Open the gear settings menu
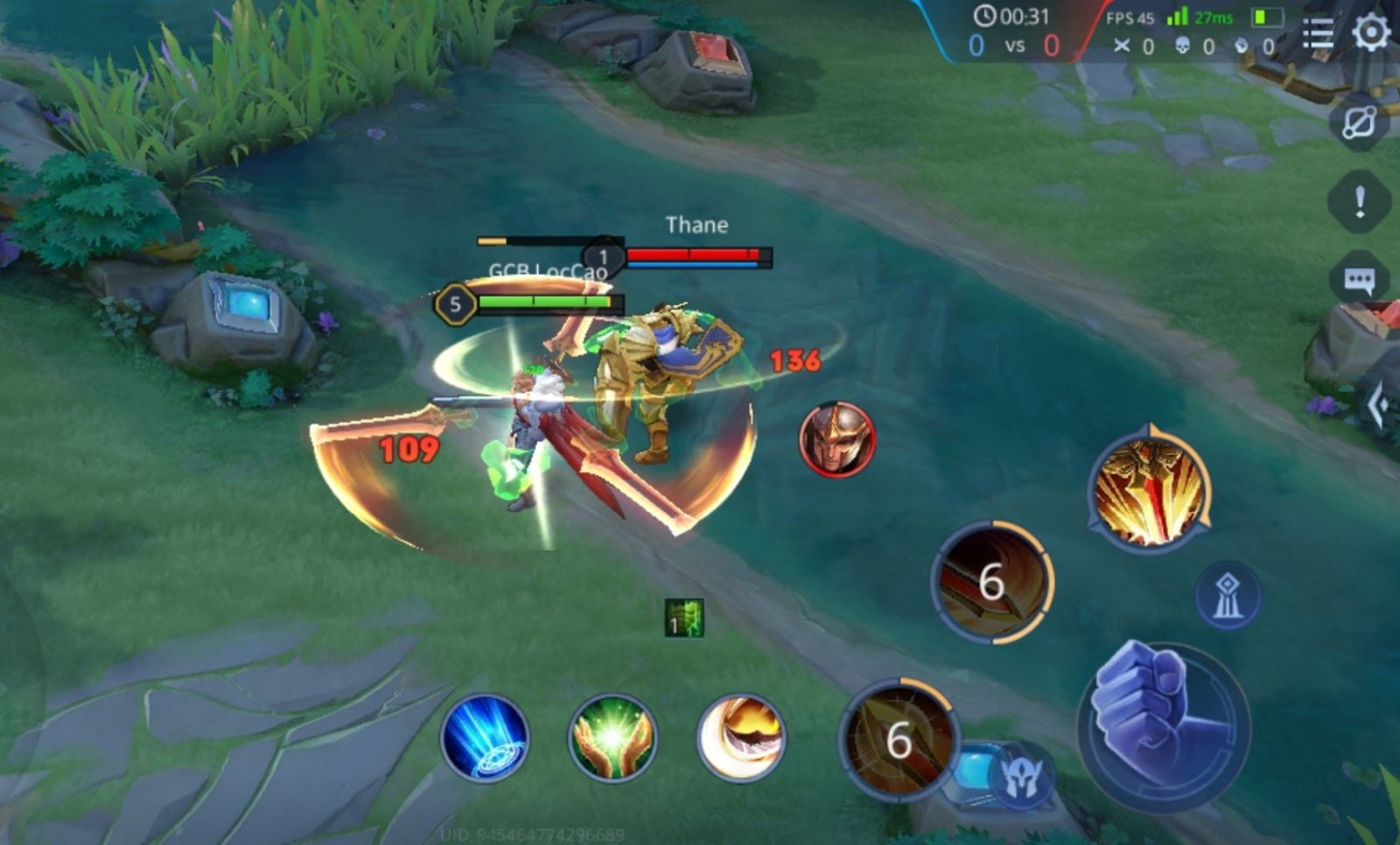The width and height of the screenshot is (1400, 845). click(1370, 33)
